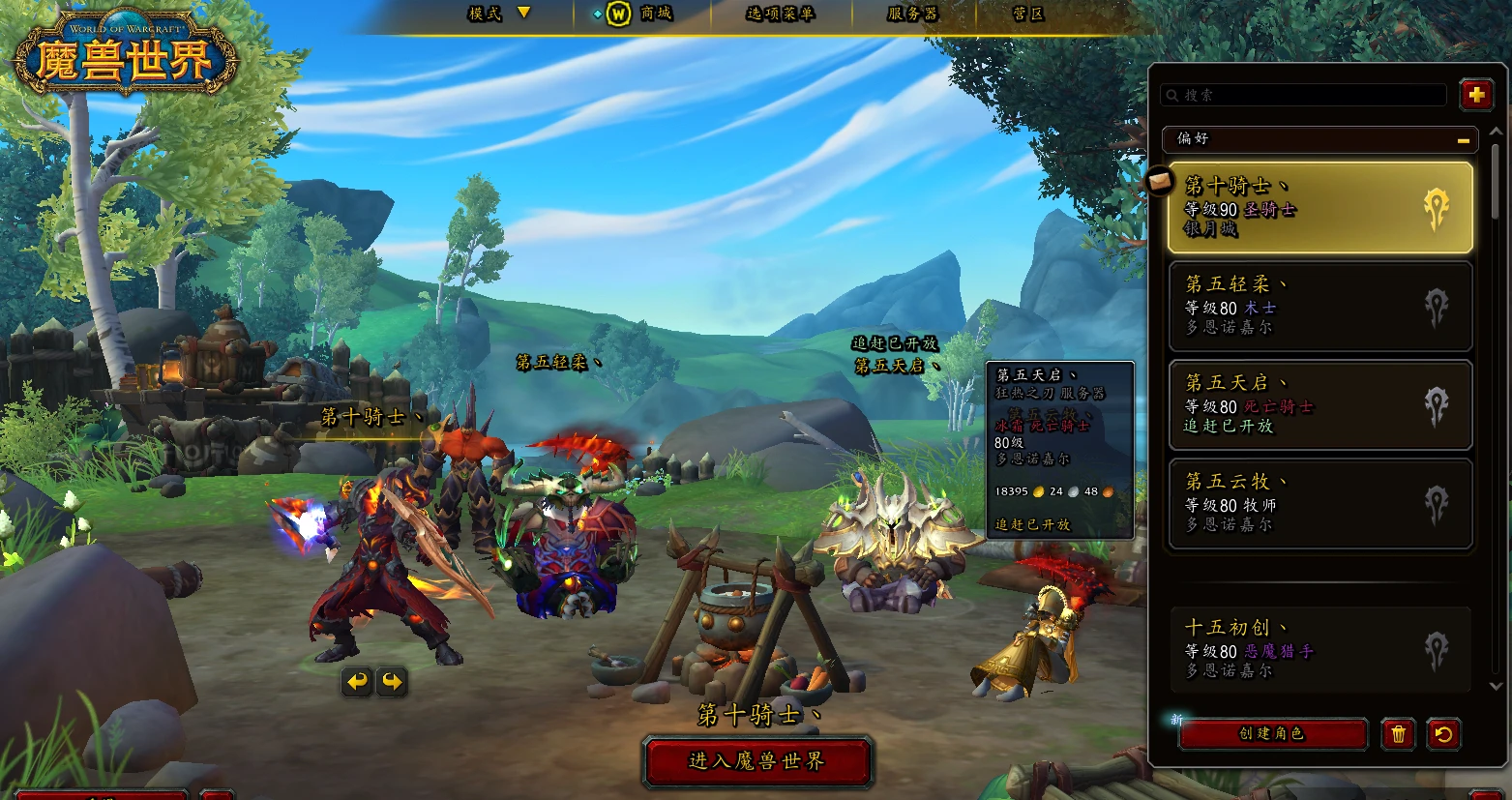Enter the game with 进入魔兽世界
Viewport: 1512px width, 800px height.
pyautogui.click(x=757, y=761)
